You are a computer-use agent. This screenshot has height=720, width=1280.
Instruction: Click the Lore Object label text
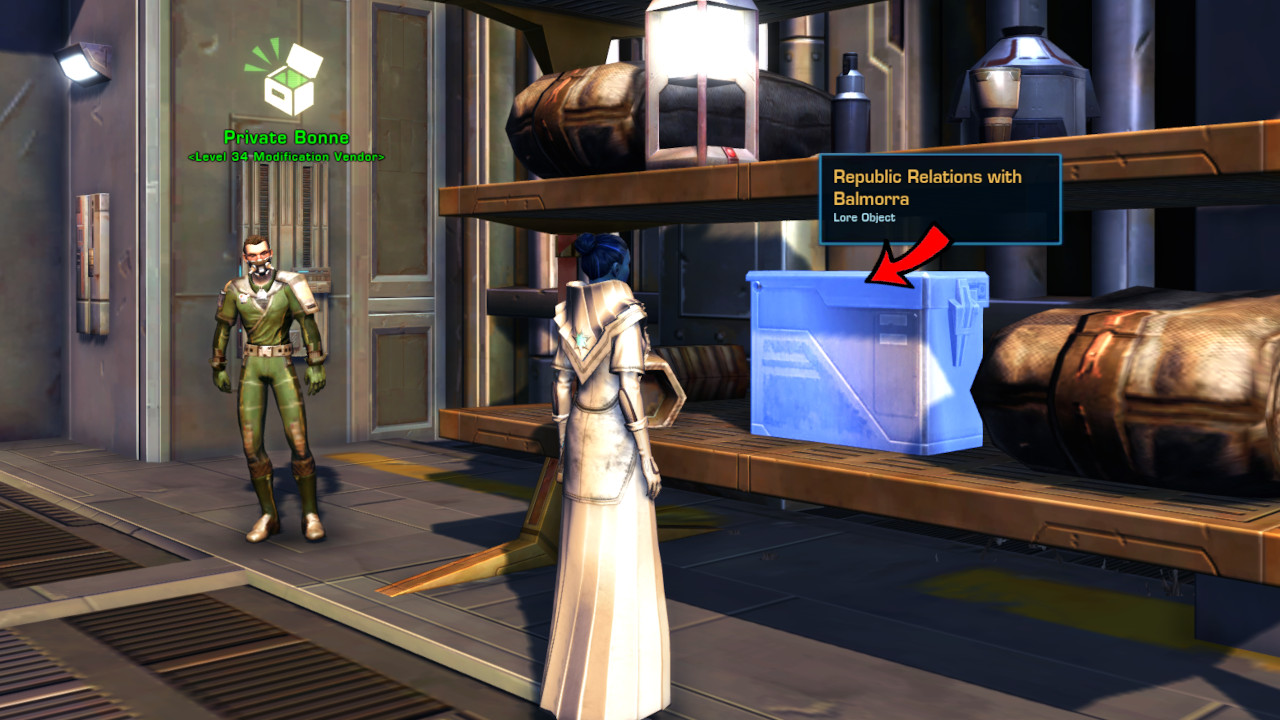866,217
